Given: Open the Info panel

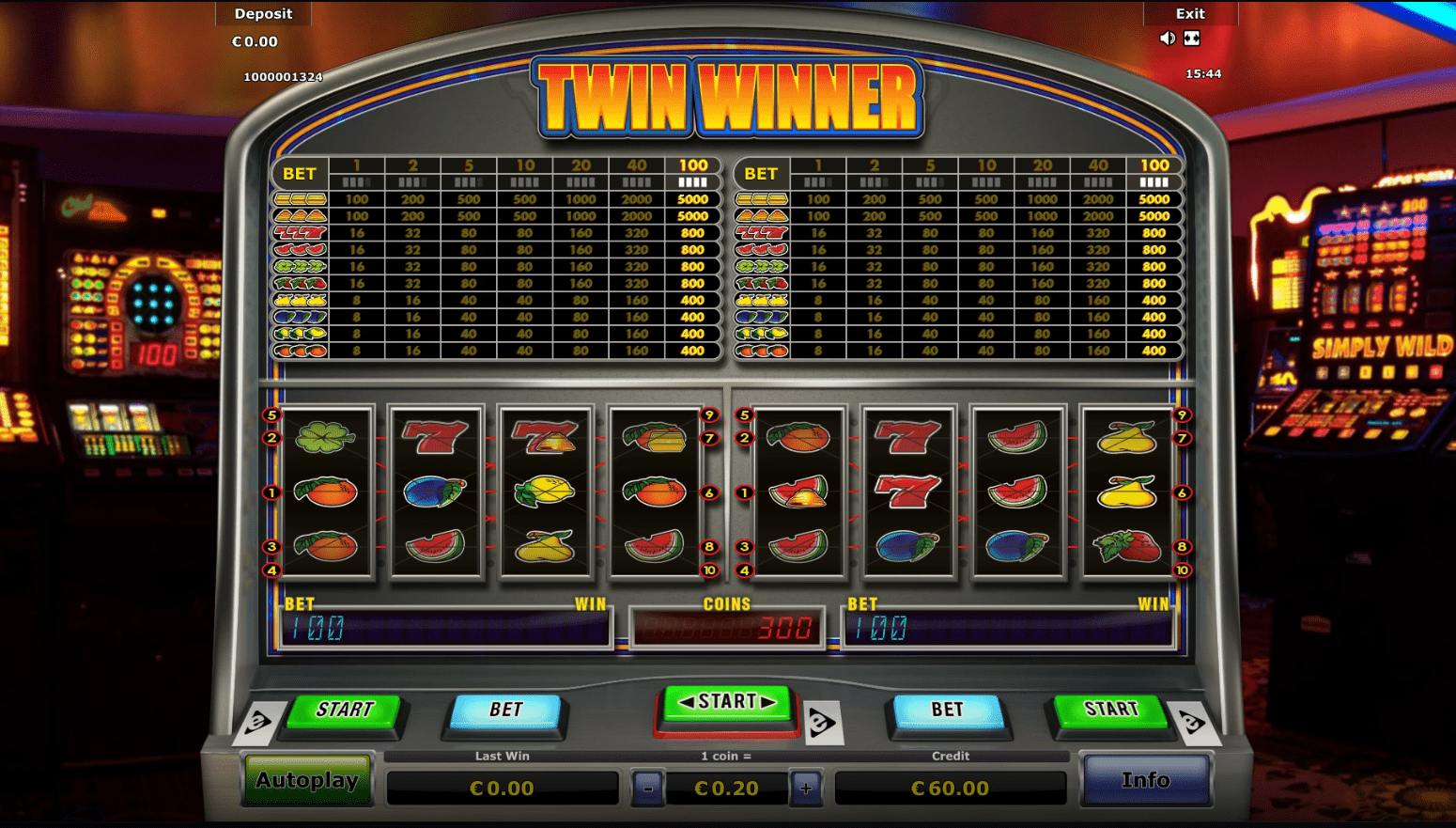Looking at the screenshot, I should tap(1146, 780).
